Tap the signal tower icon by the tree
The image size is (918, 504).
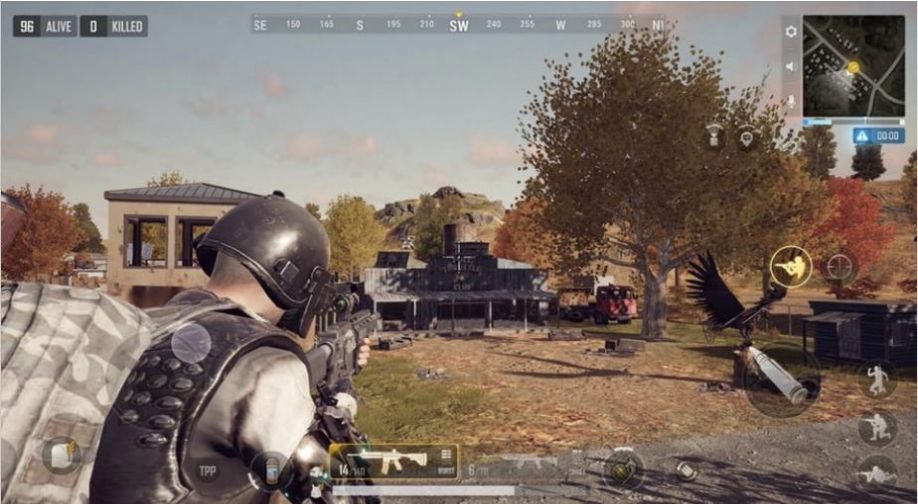click(x=714, y=136)
